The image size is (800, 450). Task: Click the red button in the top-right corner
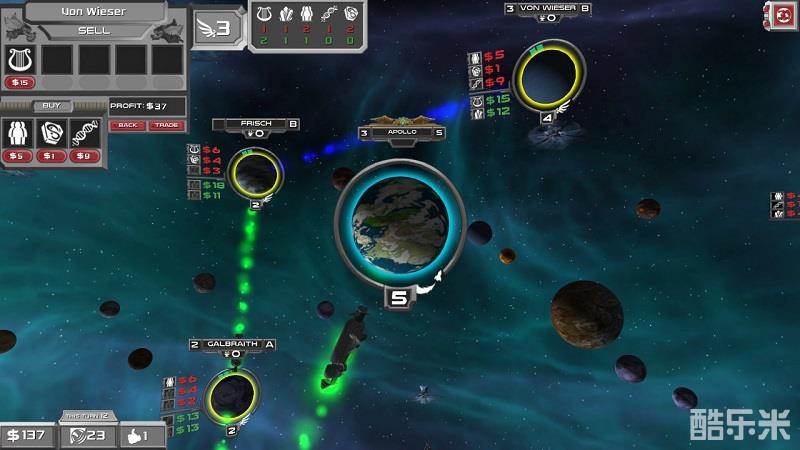pyautogui.click(x=779, y=15)
